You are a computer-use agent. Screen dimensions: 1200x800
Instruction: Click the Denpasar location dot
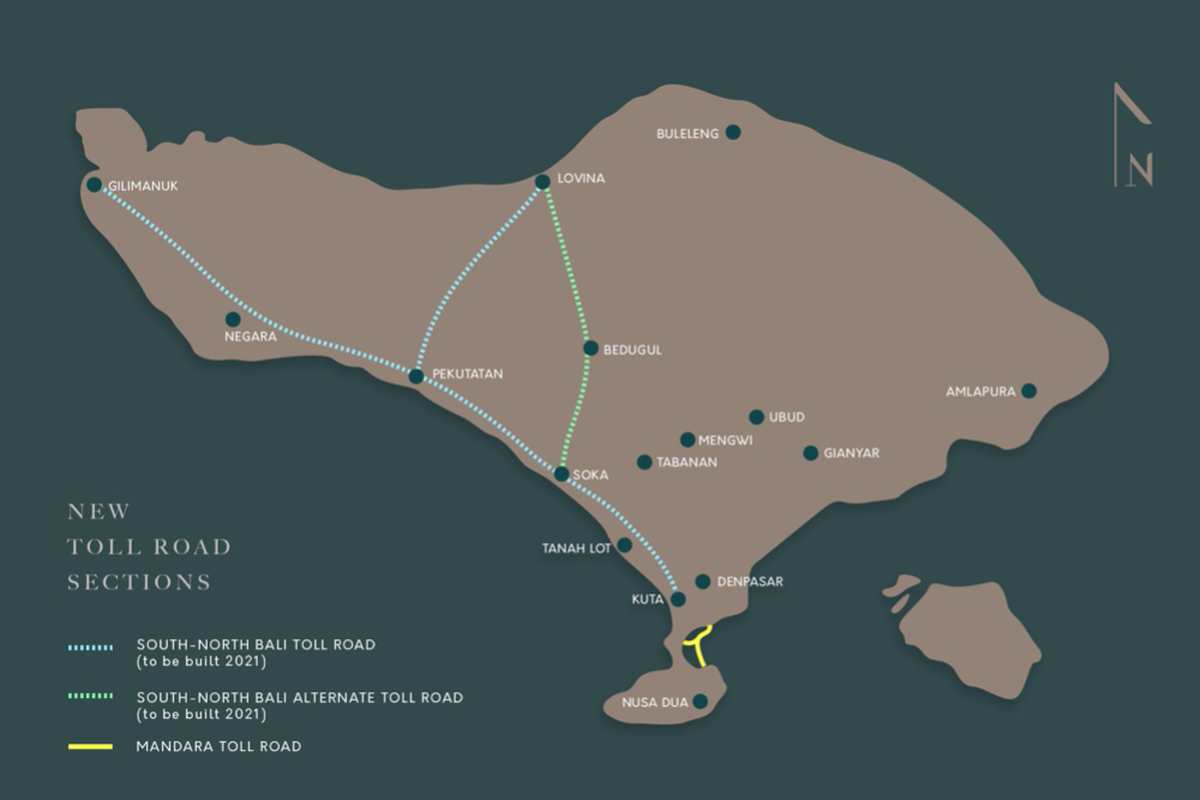(702, 581)
